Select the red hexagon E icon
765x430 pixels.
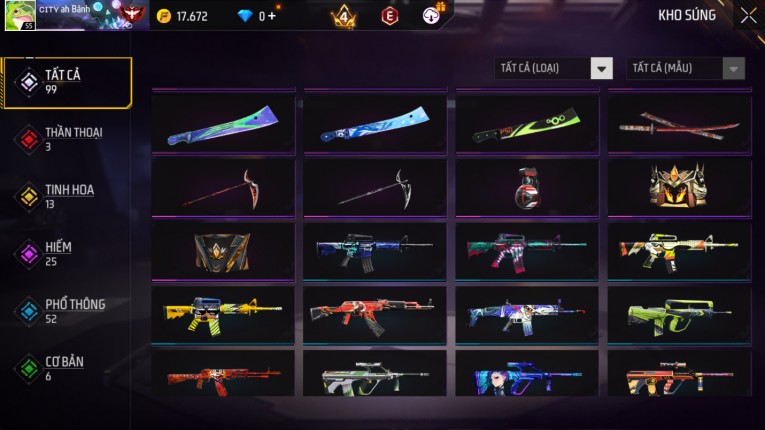click(x=390, y=16)
